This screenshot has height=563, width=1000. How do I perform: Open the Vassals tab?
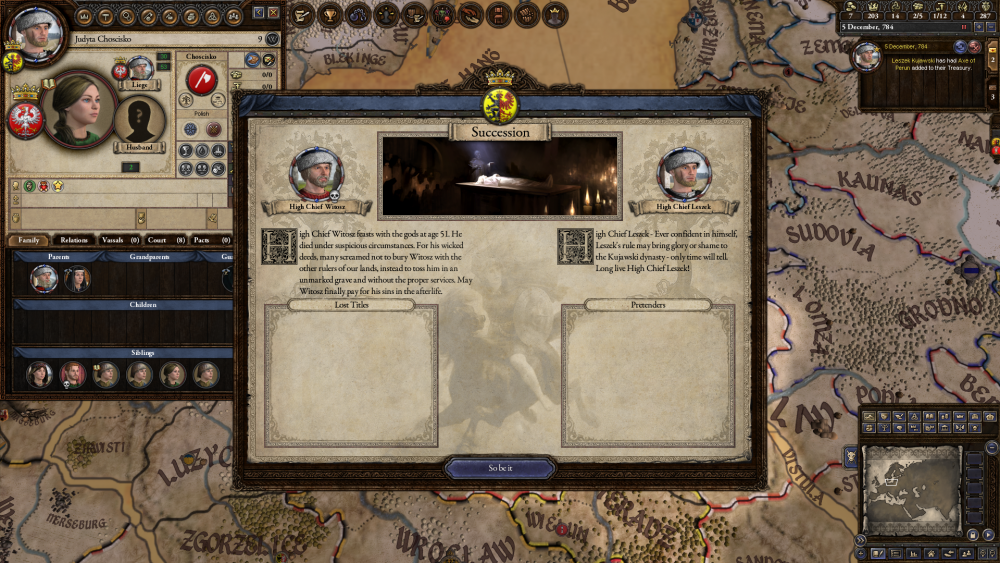point(119,240)
